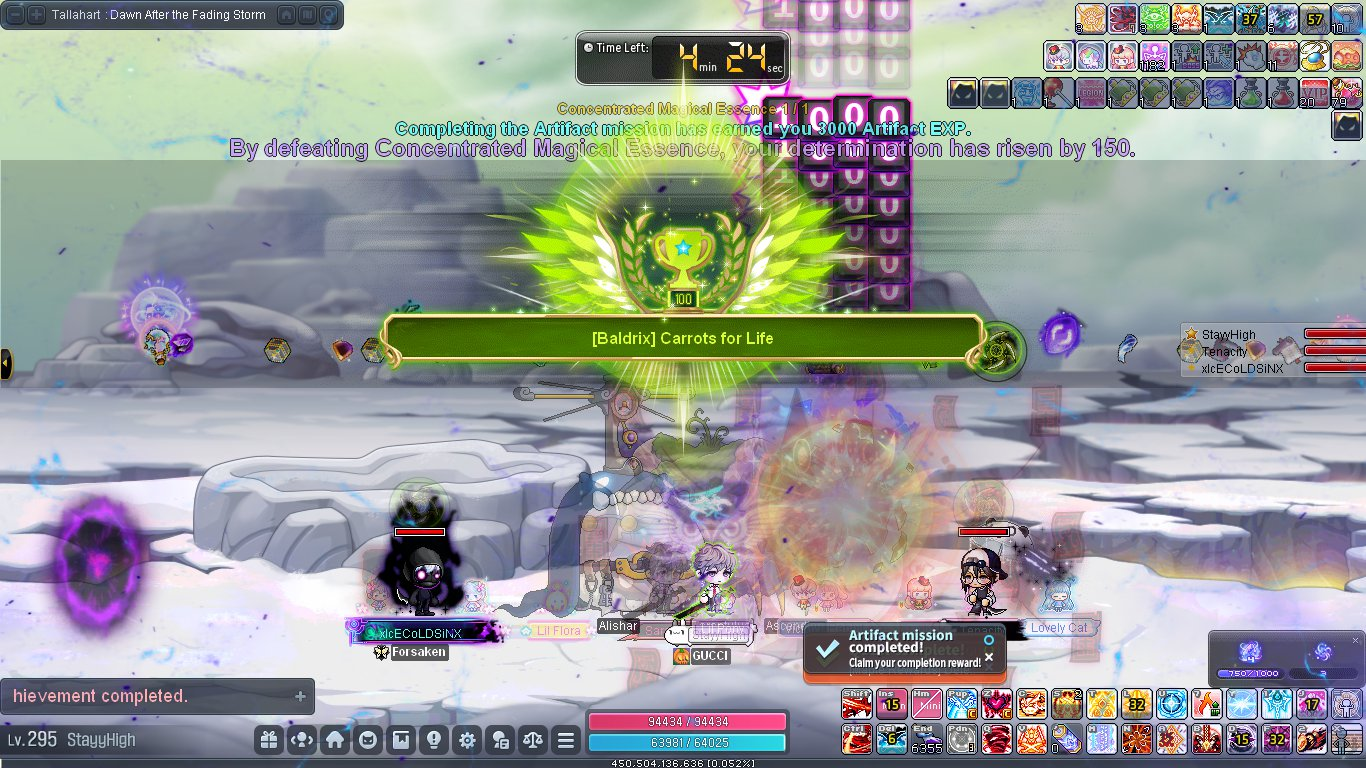Click the [Baldrix] Carrots for Life achievement banner
Screen dimensions: 1366x768
tap(682, 339)
